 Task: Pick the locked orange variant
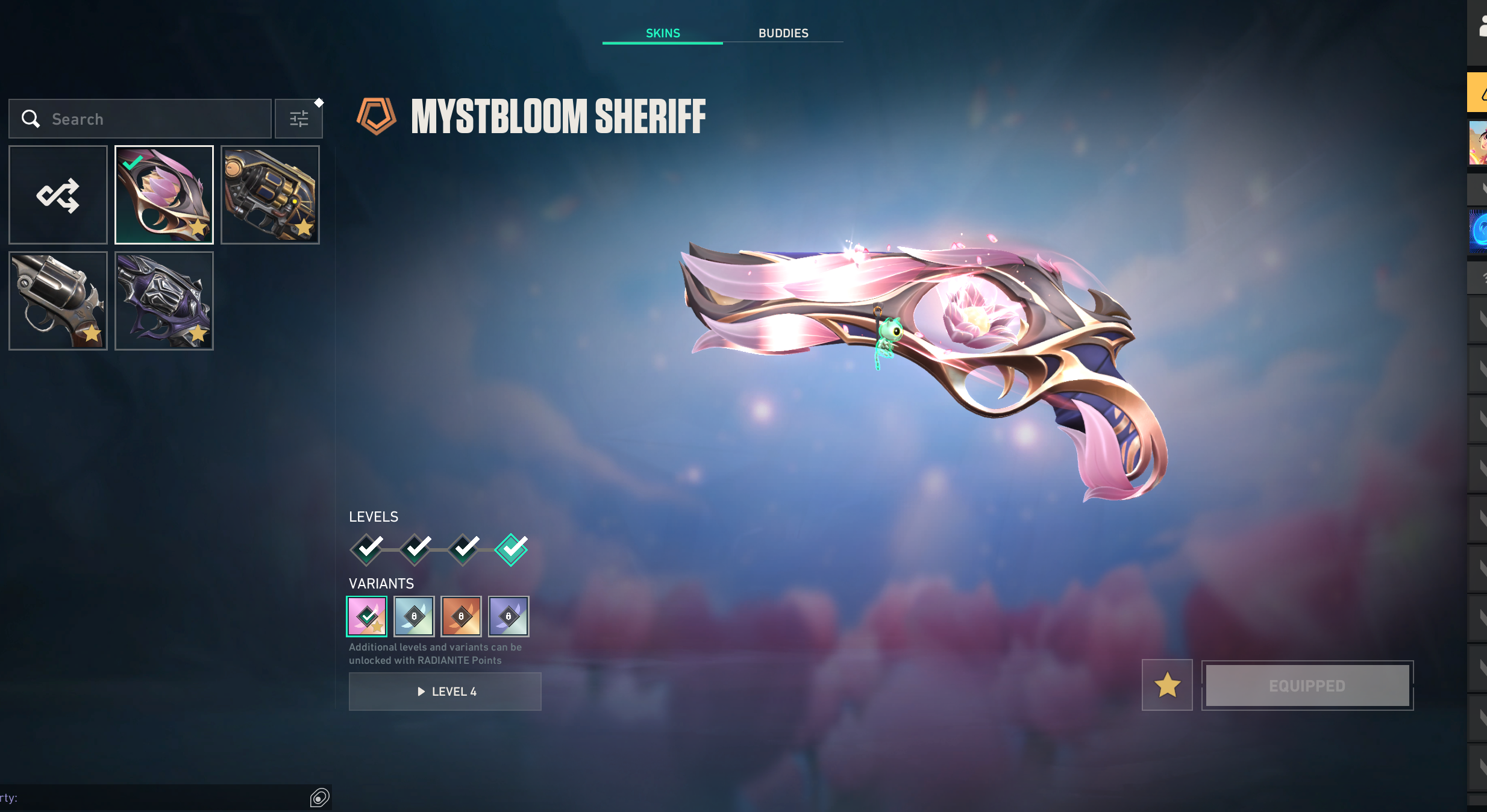(x=461, y=616)
